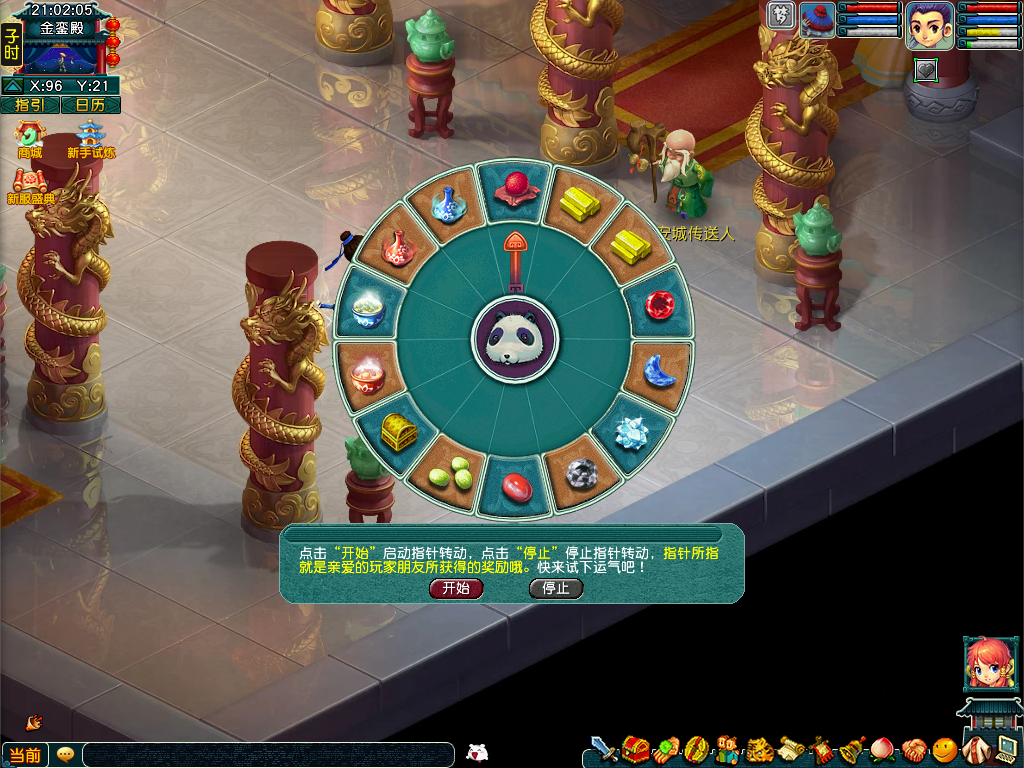Image resolution: width=1024 pixels, height=768 pixels.
Task: Click the sword attack icon
Action: click(x=603, y=749)
